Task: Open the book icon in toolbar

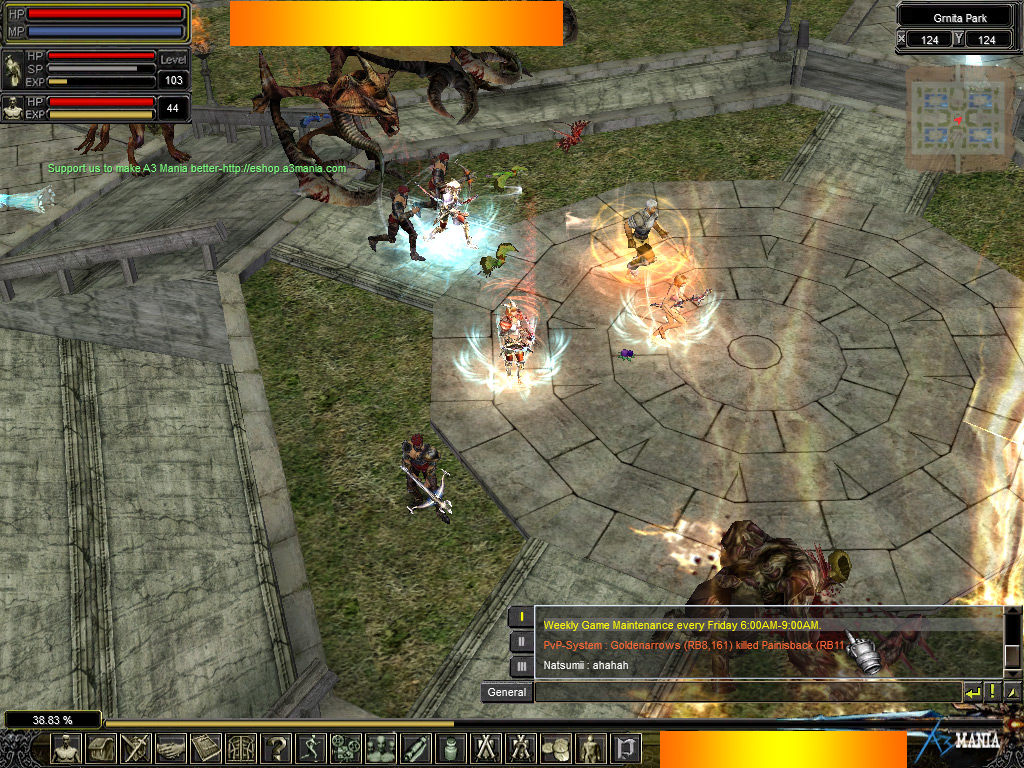Action: (x=206, y=748)
